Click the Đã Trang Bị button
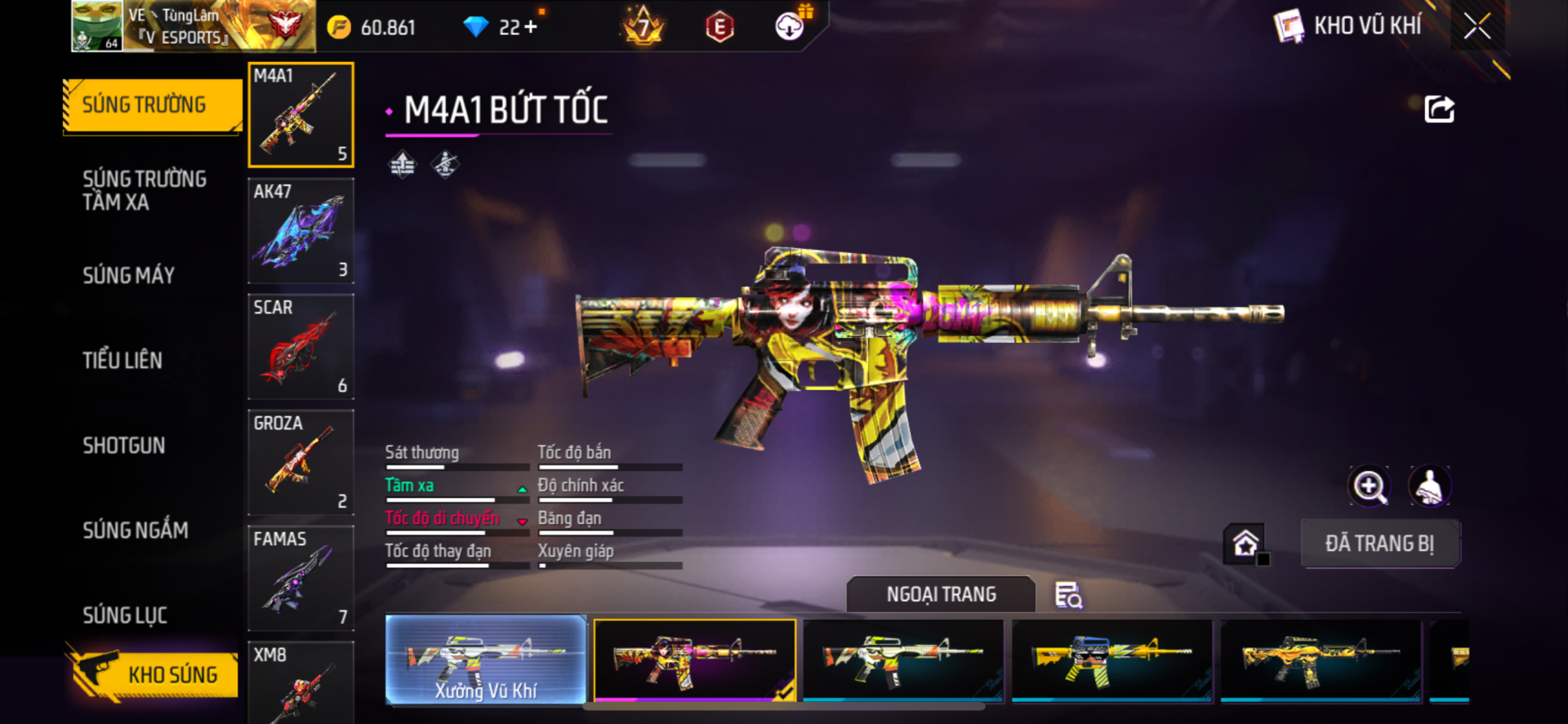This screenshot has height=724, width=1568. (1379, 544)
